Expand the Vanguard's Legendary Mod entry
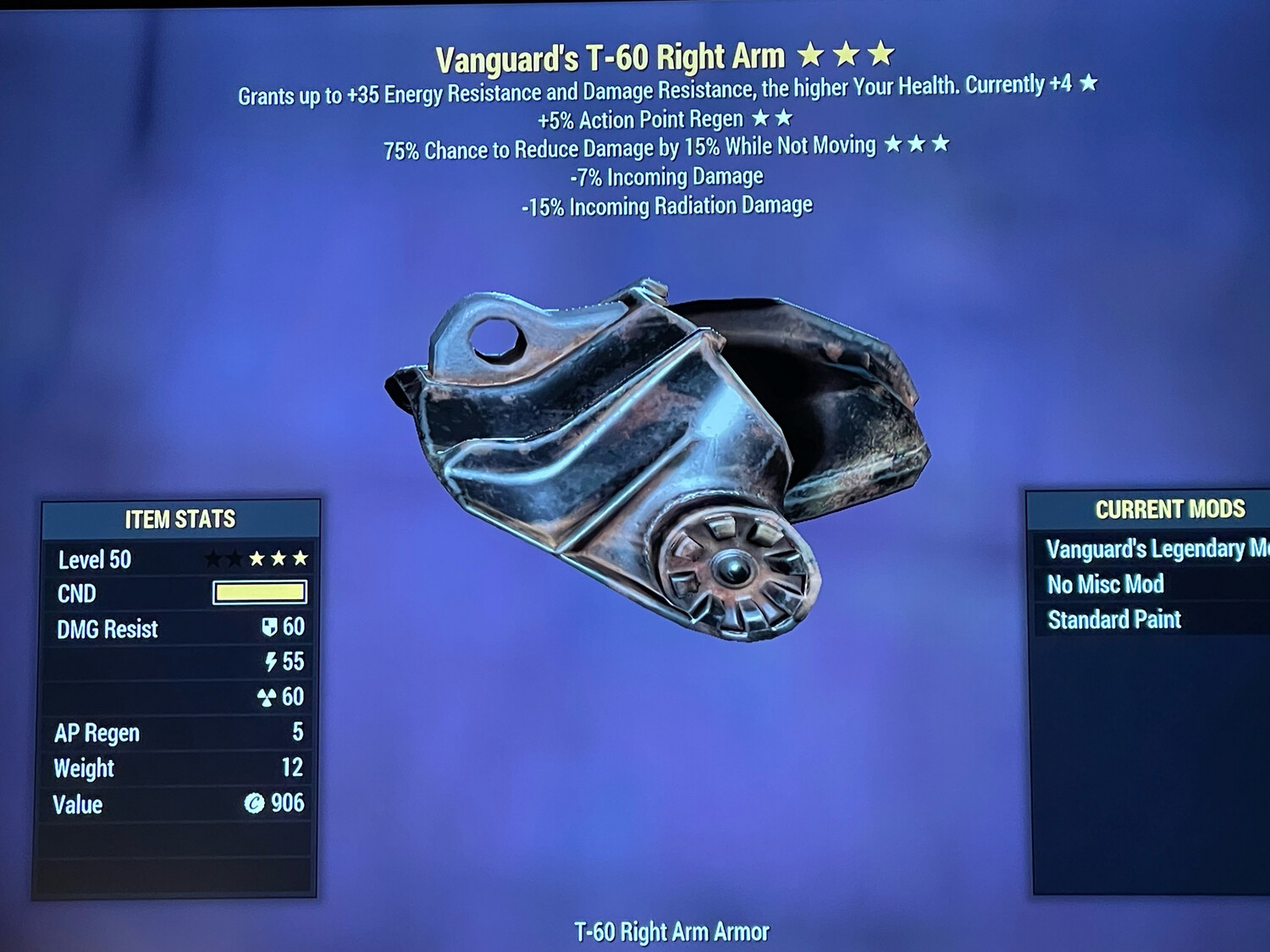The width and height of the screenshot is (1270, 952). [x=1151, y=548]
